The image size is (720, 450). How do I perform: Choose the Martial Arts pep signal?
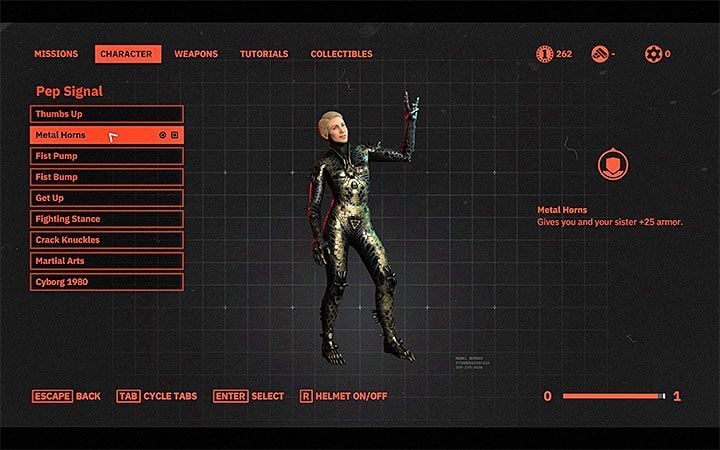(107, 261)
